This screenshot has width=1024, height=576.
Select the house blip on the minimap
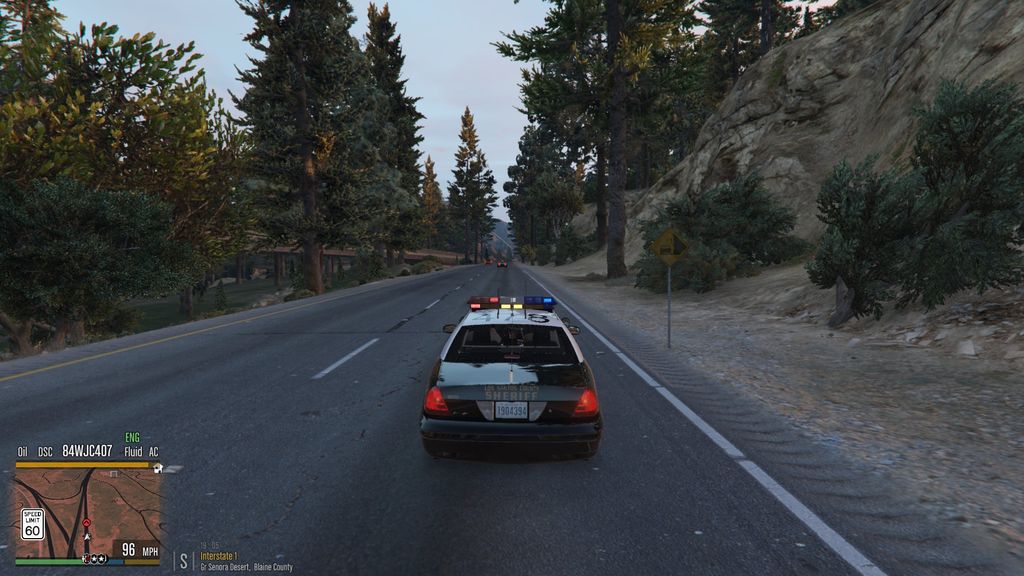coord(158,468)
